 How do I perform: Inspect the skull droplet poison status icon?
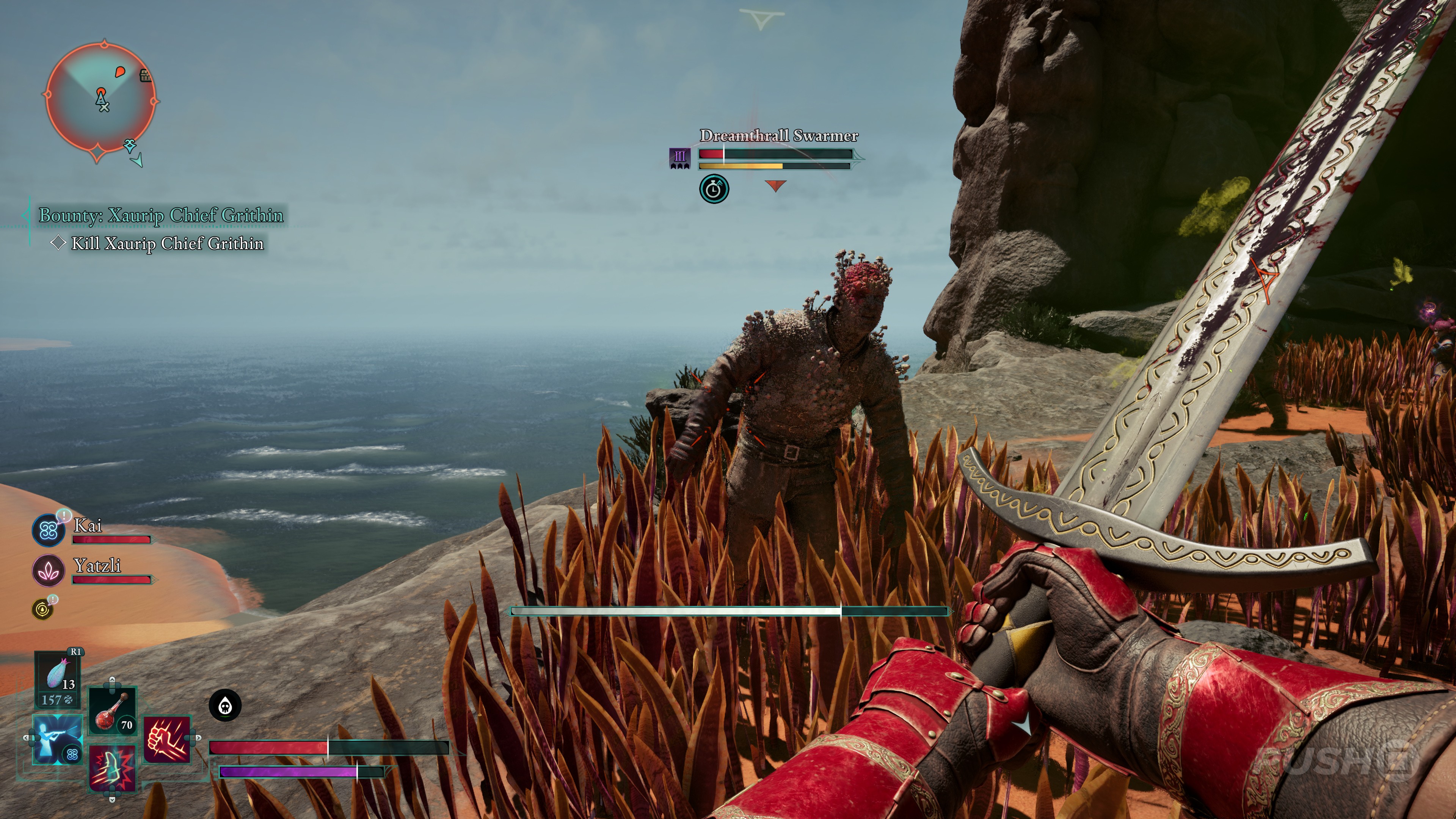pyautogui.click(x=225, y=705)
